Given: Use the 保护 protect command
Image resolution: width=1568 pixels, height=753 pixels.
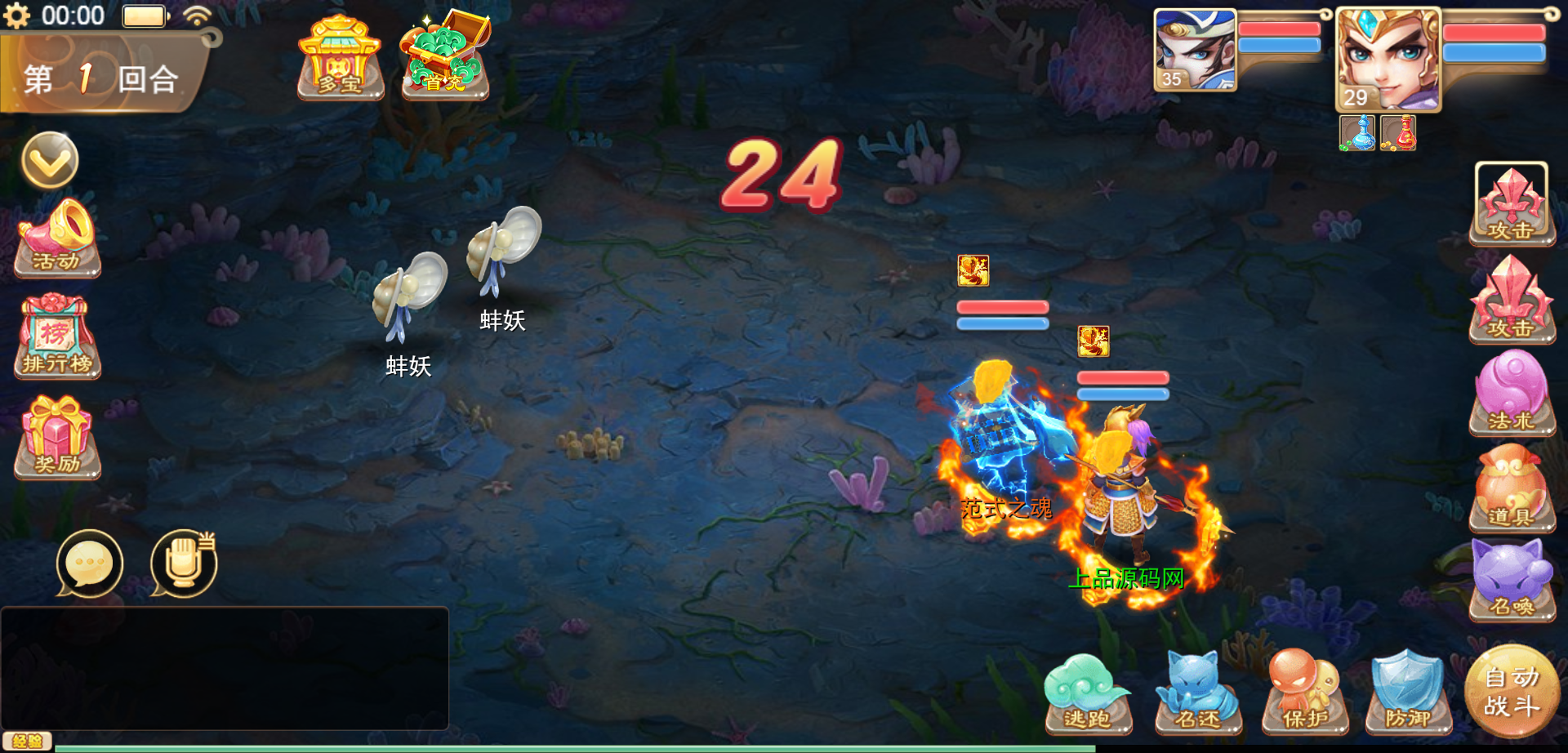Looking at the screenshot, I should coord(1305,694).
